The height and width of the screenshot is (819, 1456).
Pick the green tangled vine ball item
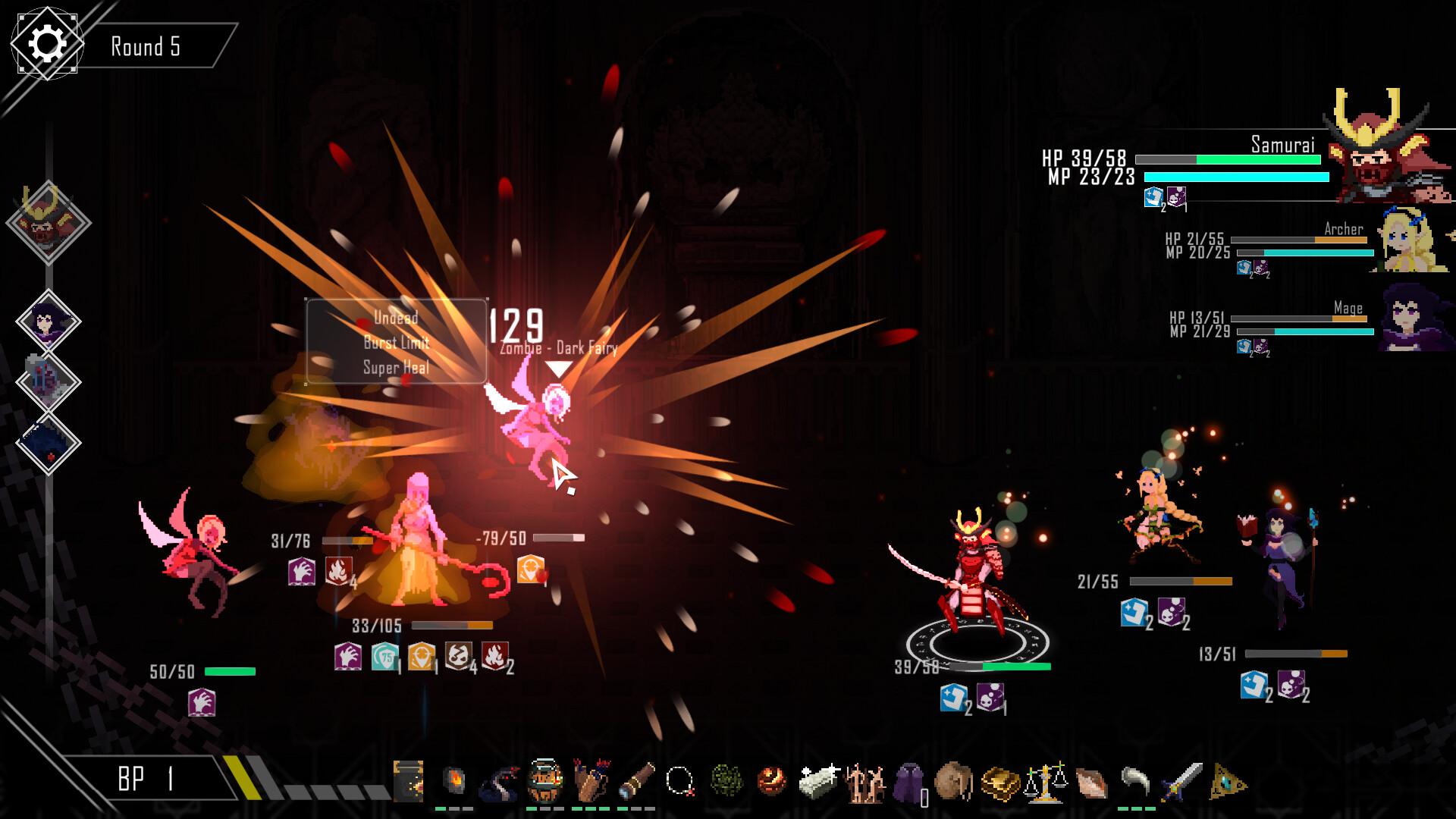(x=726, y=781)
